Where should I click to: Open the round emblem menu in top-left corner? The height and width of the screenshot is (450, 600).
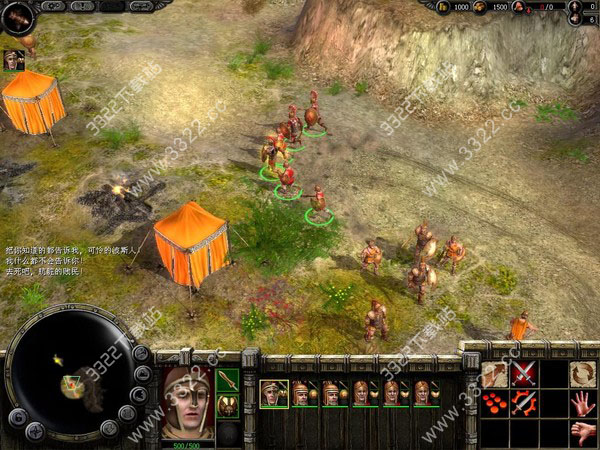(x=19, y=18)
